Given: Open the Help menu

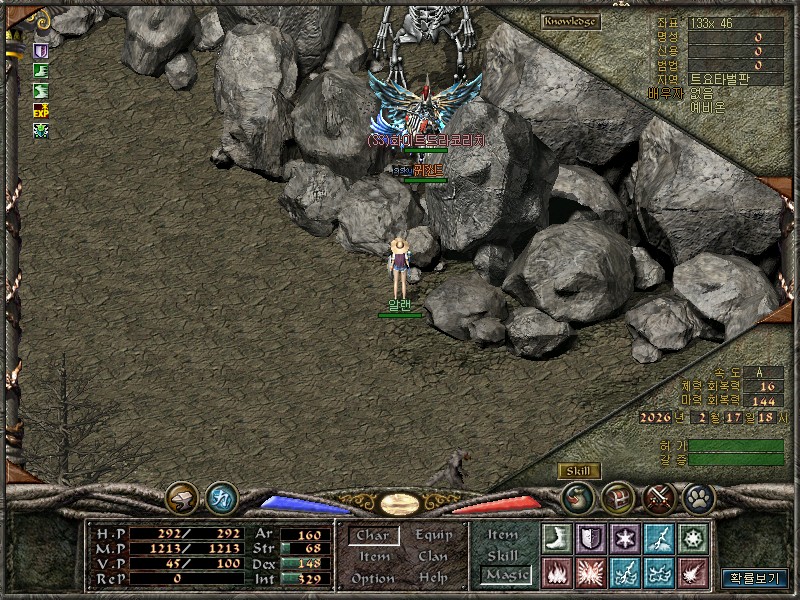Looking at the screenshot, I should click(433, 578).
